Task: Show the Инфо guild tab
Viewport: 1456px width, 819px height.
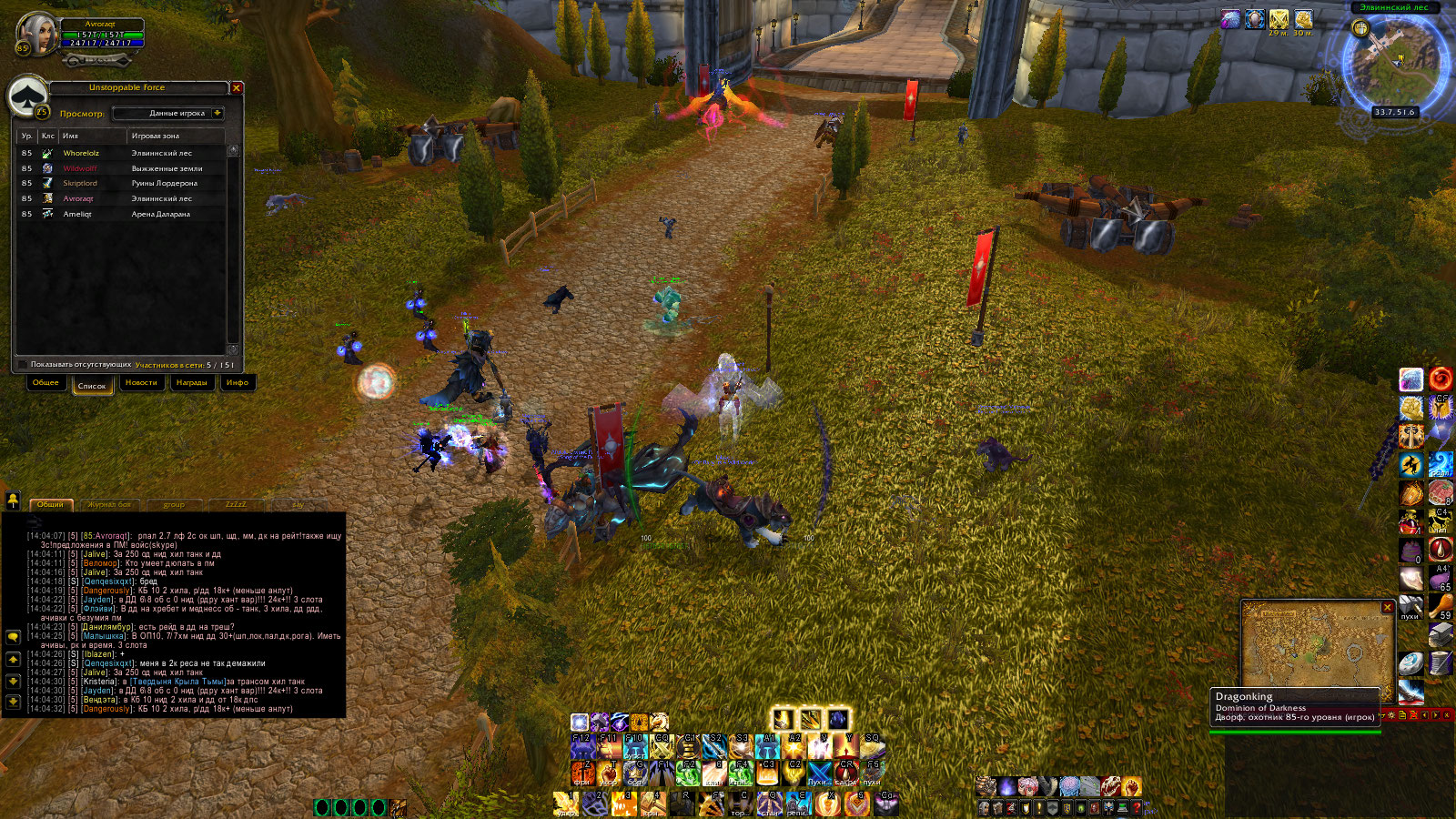Action: point(238,383)
